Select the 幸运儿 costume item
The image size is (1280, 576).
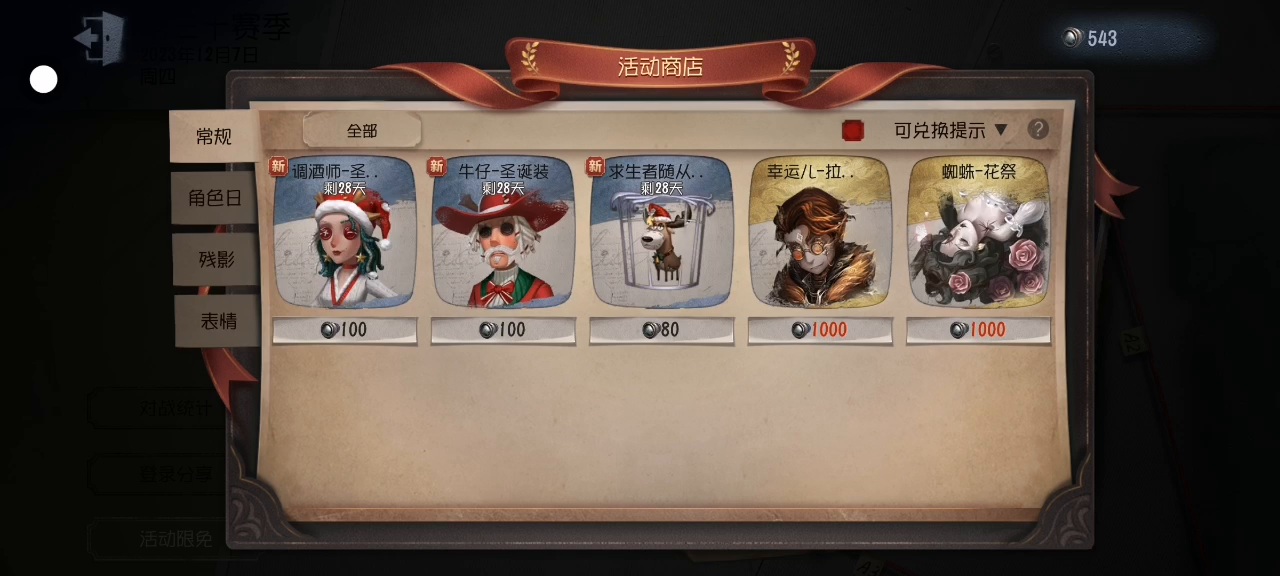click(x=820, y=233)
